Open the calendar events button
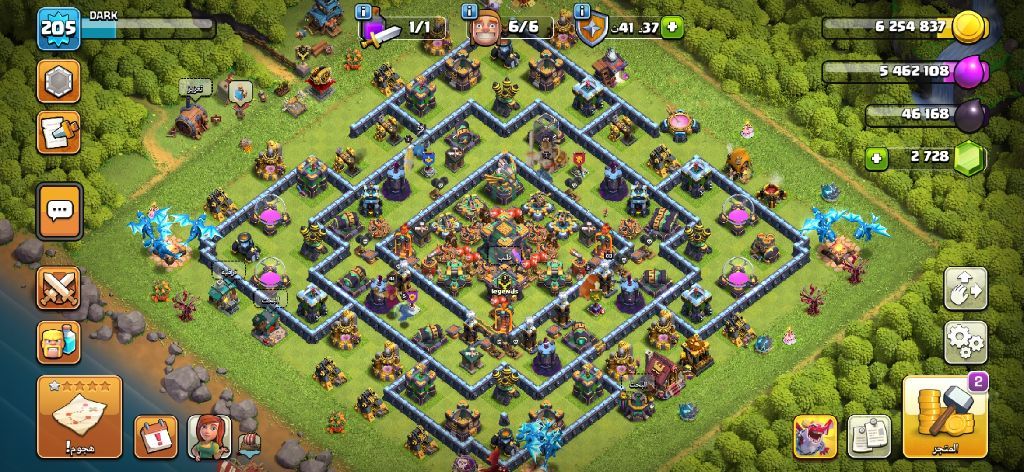 (x=155, y=436)
